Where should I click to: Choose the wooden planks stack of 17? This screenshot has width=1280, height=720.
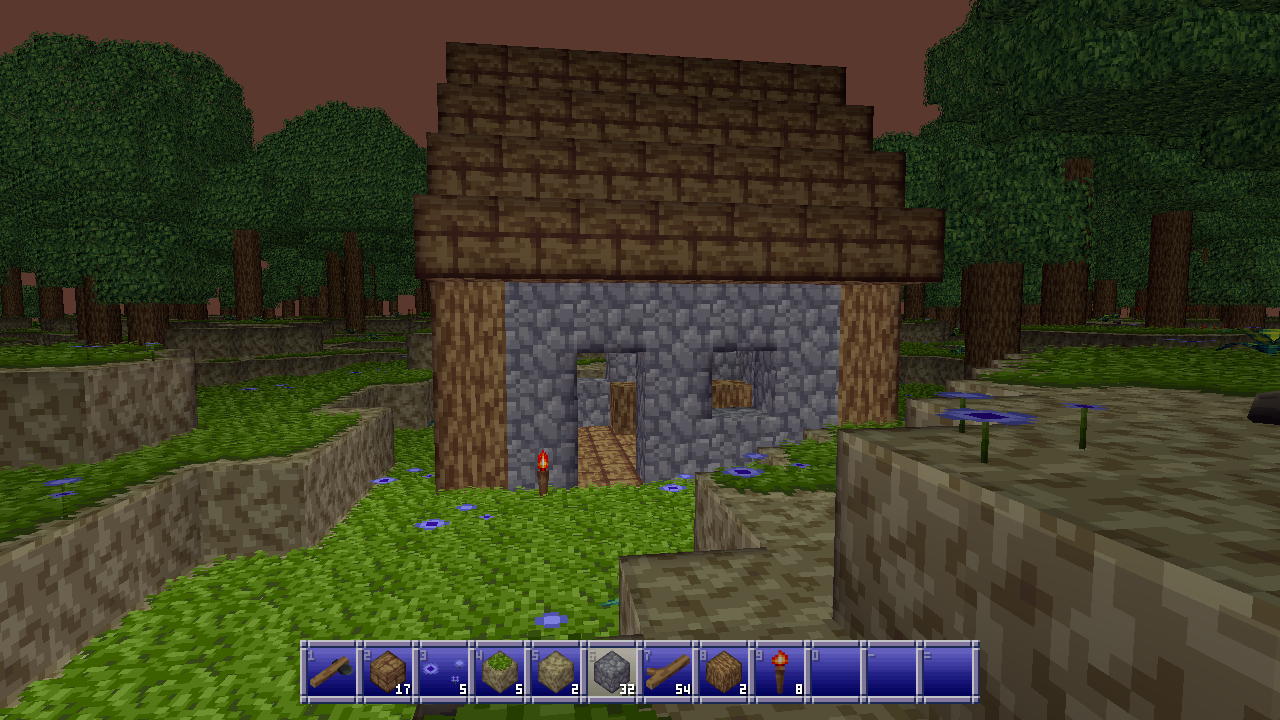point(386,671)
